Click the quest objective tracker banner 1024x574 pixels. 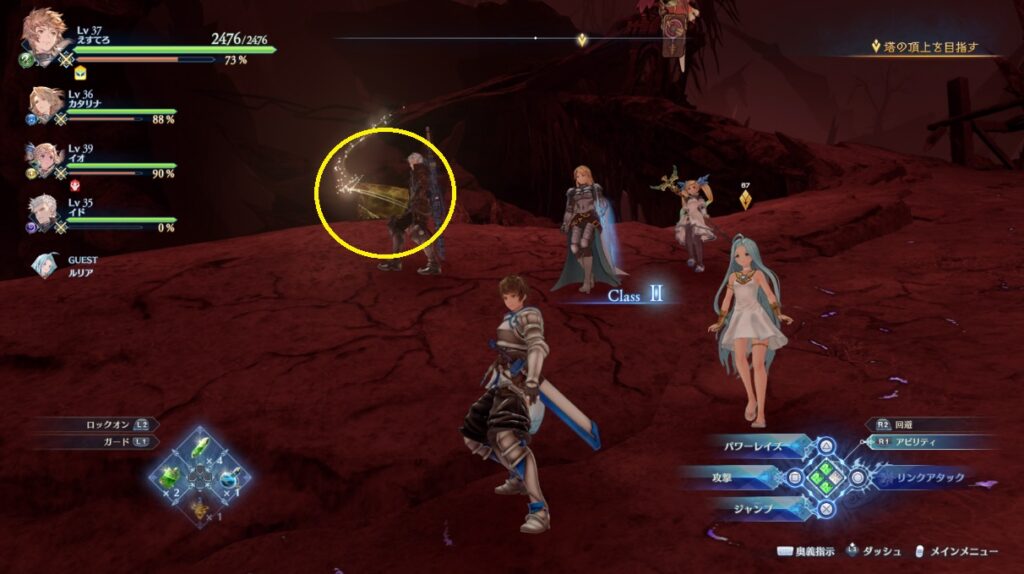point(928,47)
